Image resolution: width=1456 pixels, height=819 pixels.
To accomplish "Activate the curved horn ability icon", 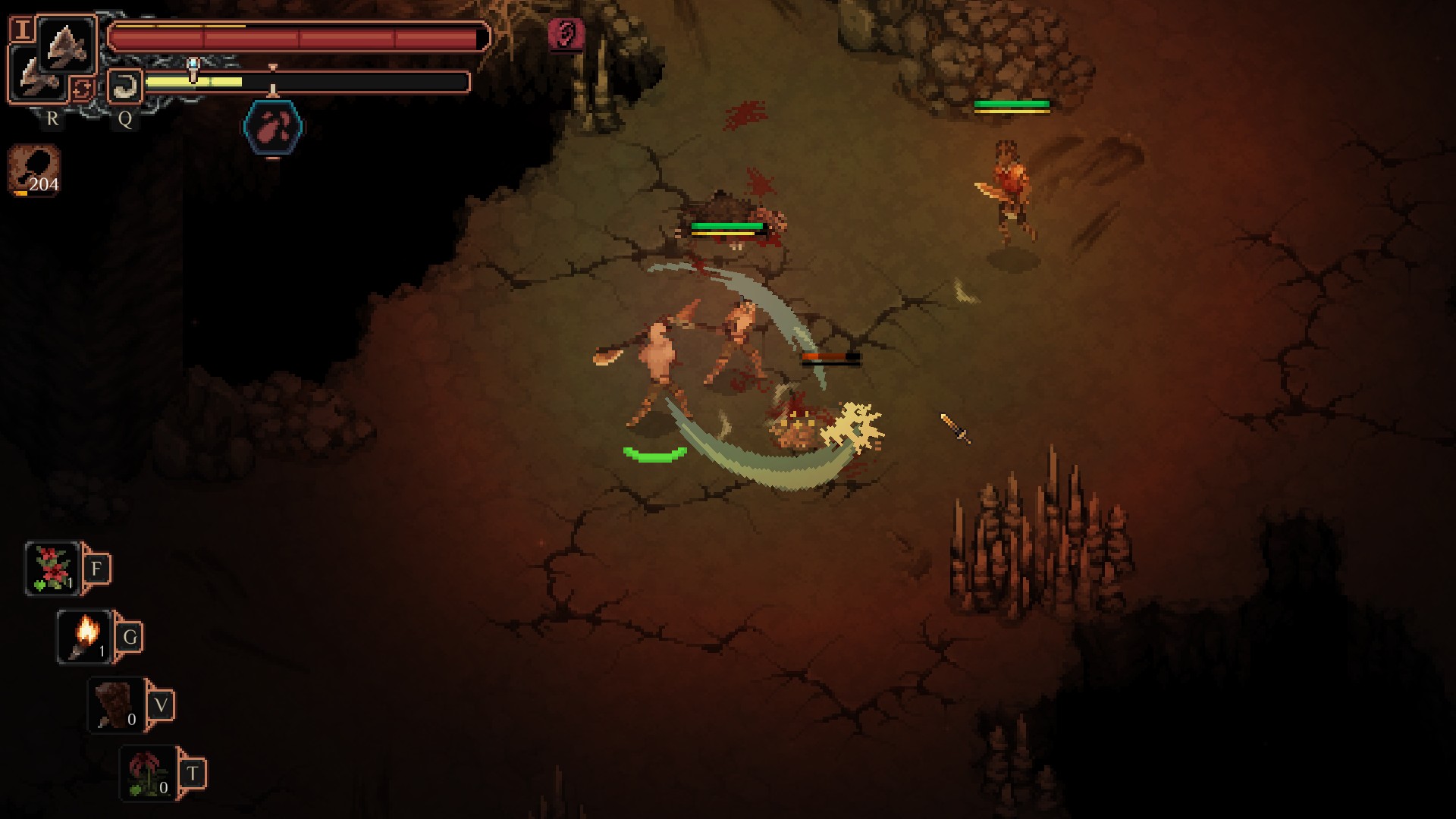I will [124, 86].
